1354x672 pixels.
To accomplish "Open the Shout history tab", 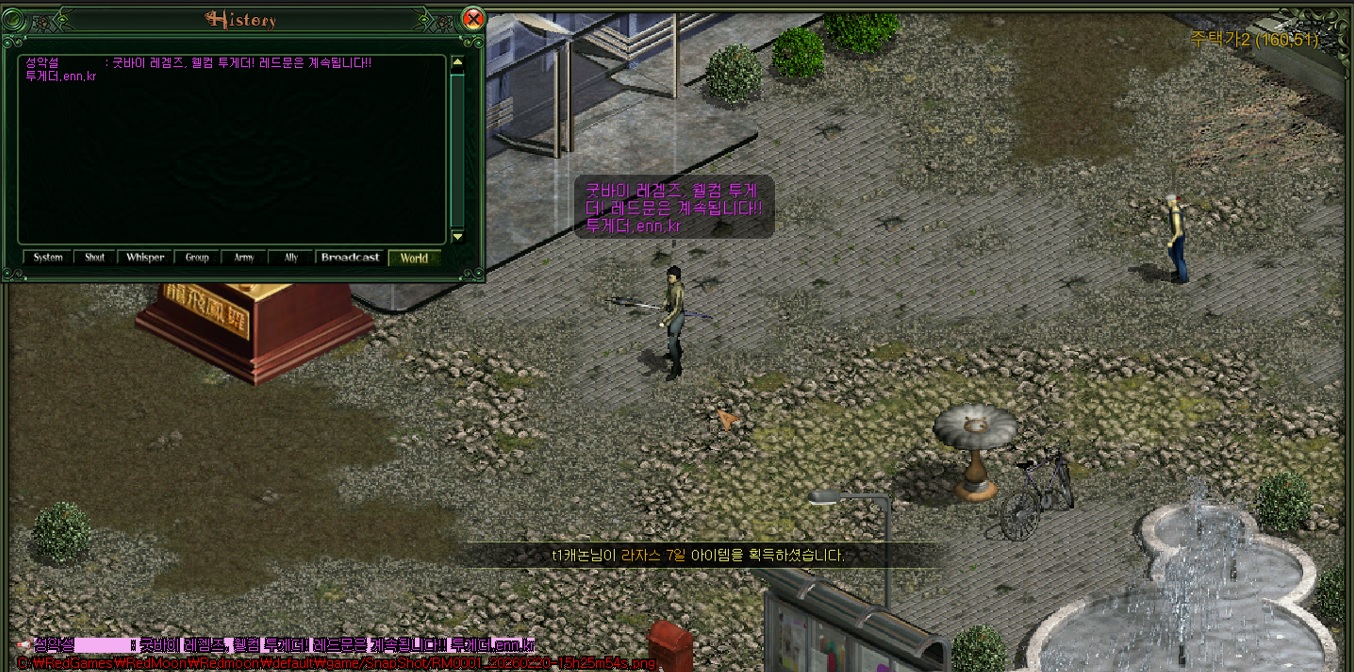I will click(x=95, y=257).
